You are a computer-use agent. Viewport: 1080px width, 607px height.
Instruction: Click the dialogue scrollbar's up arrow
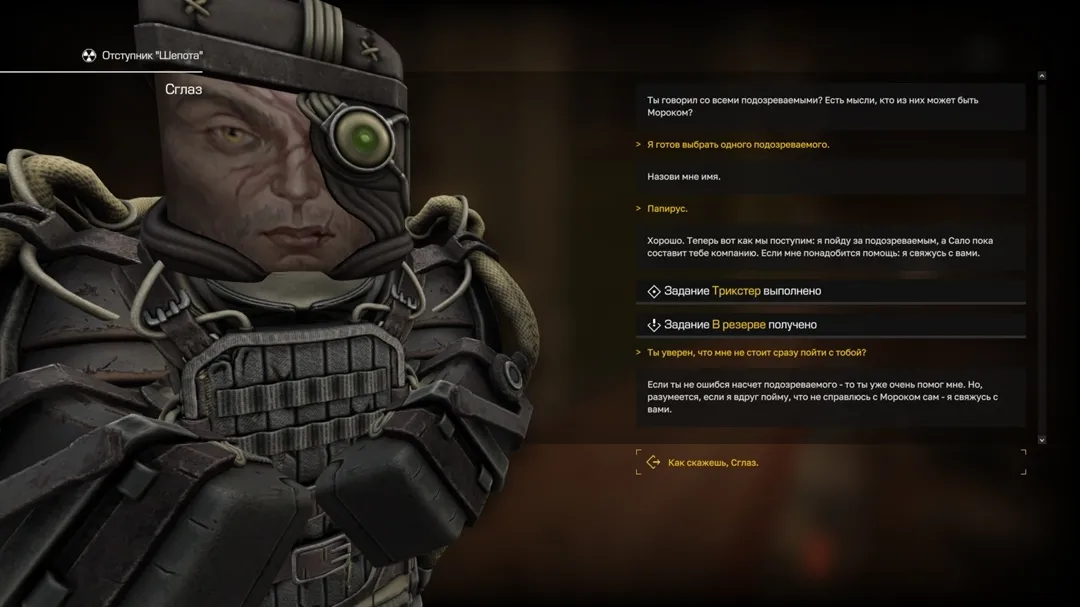click(1041, 76)
